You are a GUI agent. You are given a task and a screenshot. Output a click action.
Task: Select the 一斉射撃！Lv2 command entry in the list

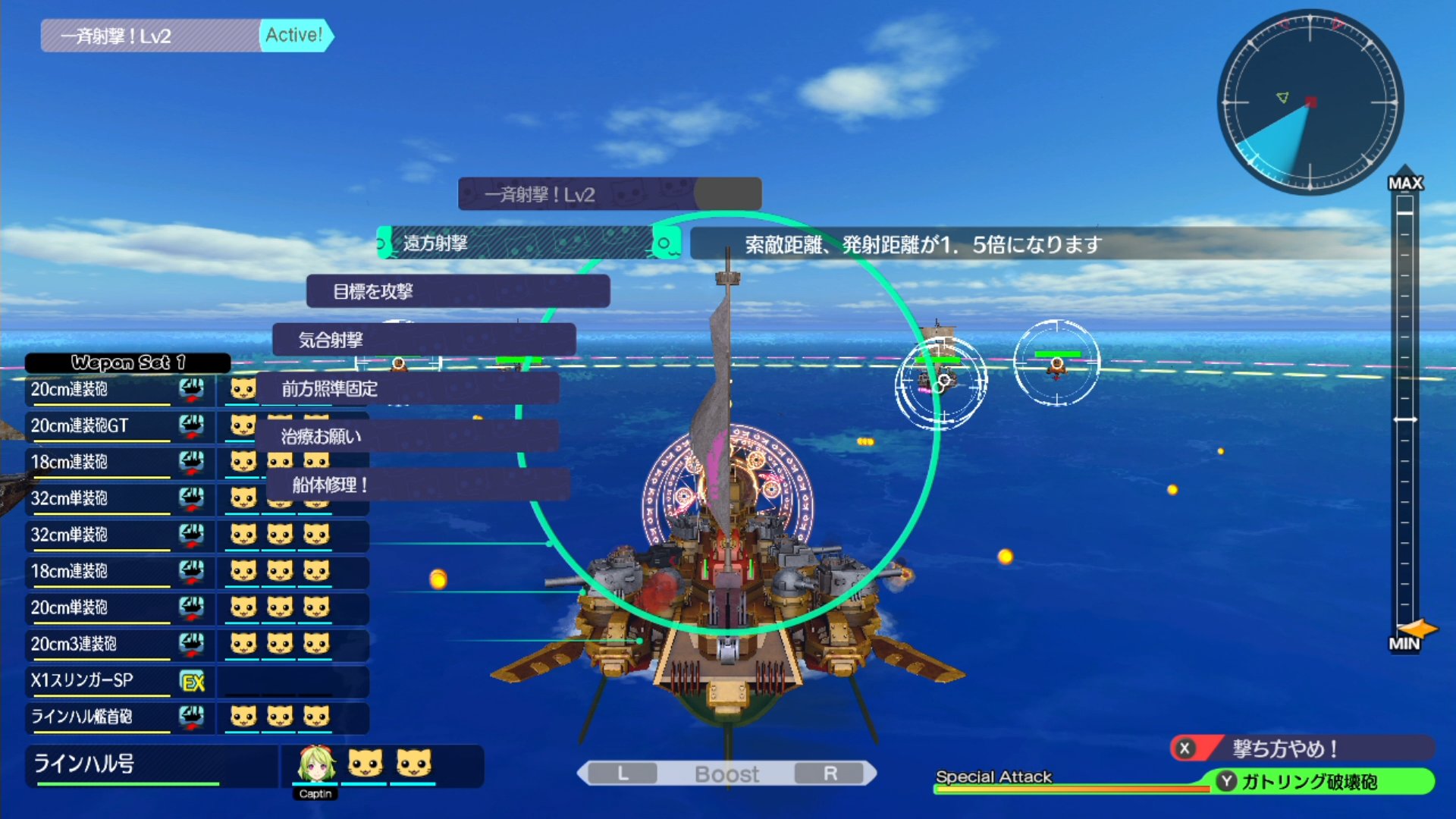coord(609,195)
